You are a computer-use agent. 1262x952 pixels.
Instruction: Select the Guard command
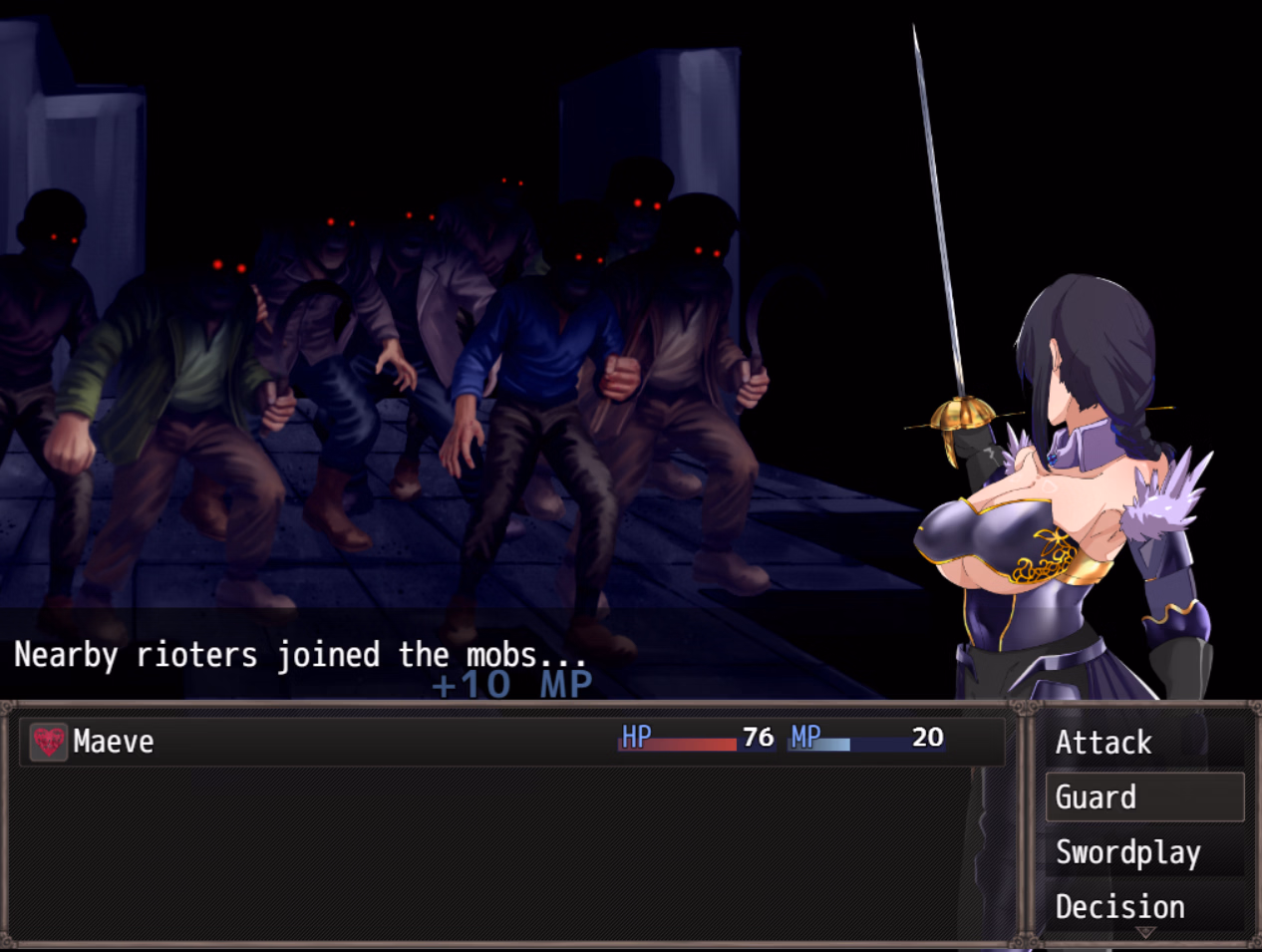[1143, 797]
